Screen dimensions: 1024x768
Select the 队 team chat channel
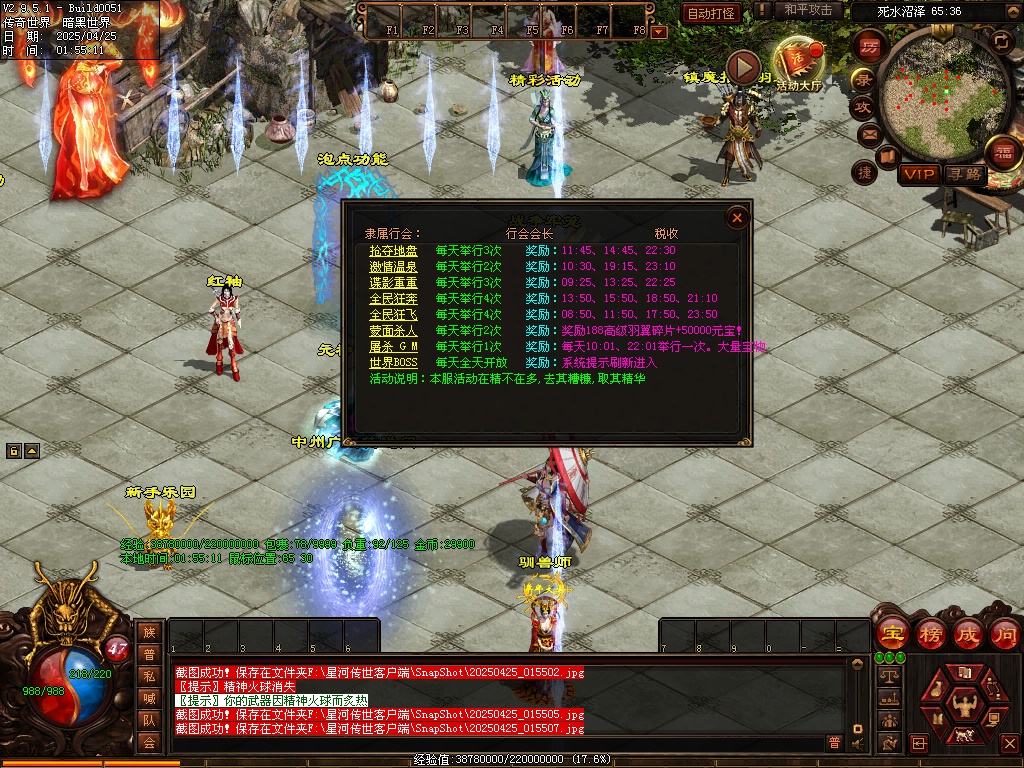[x=149, y=720]
